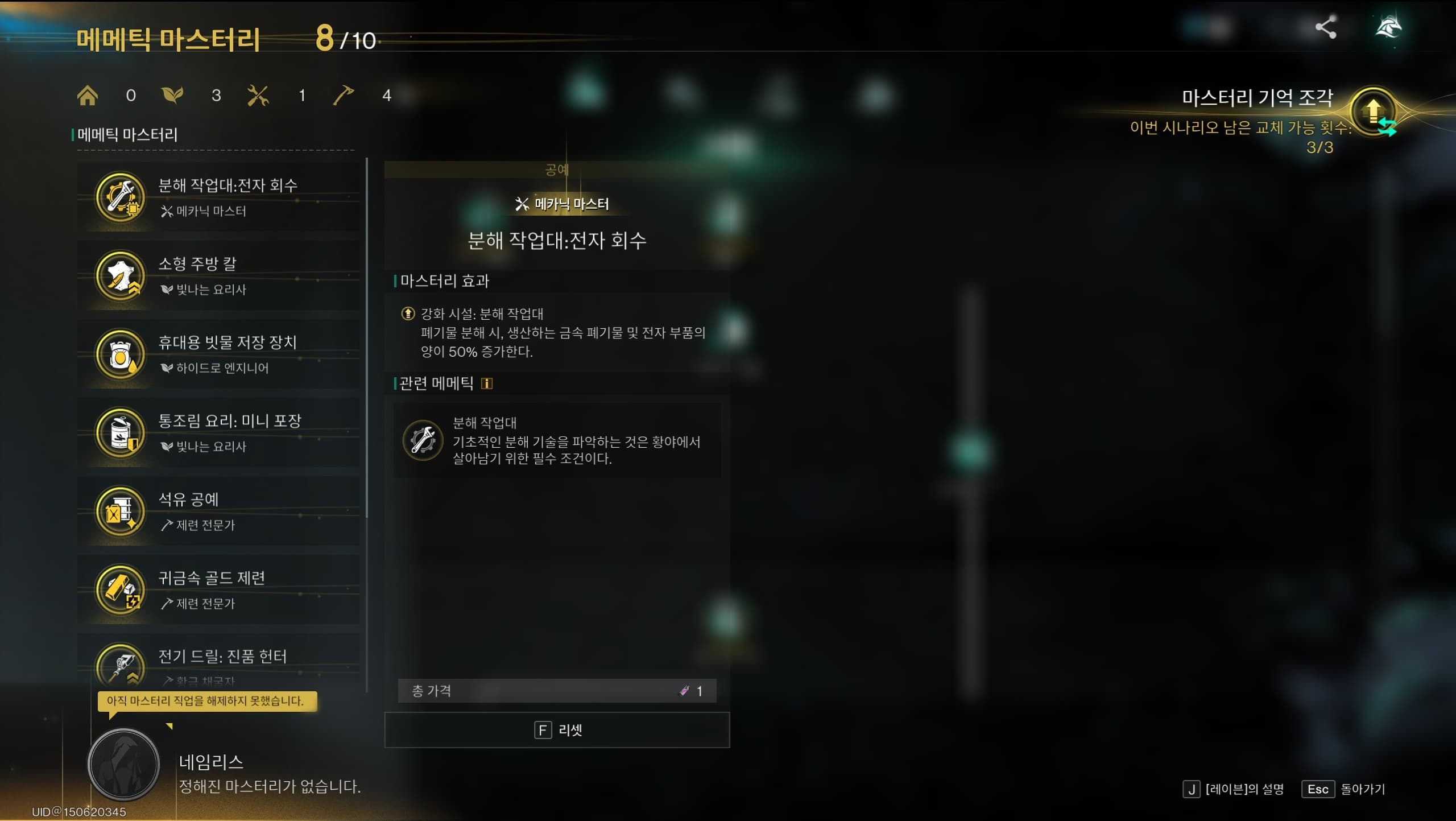Click the 전기 드릴: 진품 헌터 icon
1456x821 pixels.
[121, 665]
